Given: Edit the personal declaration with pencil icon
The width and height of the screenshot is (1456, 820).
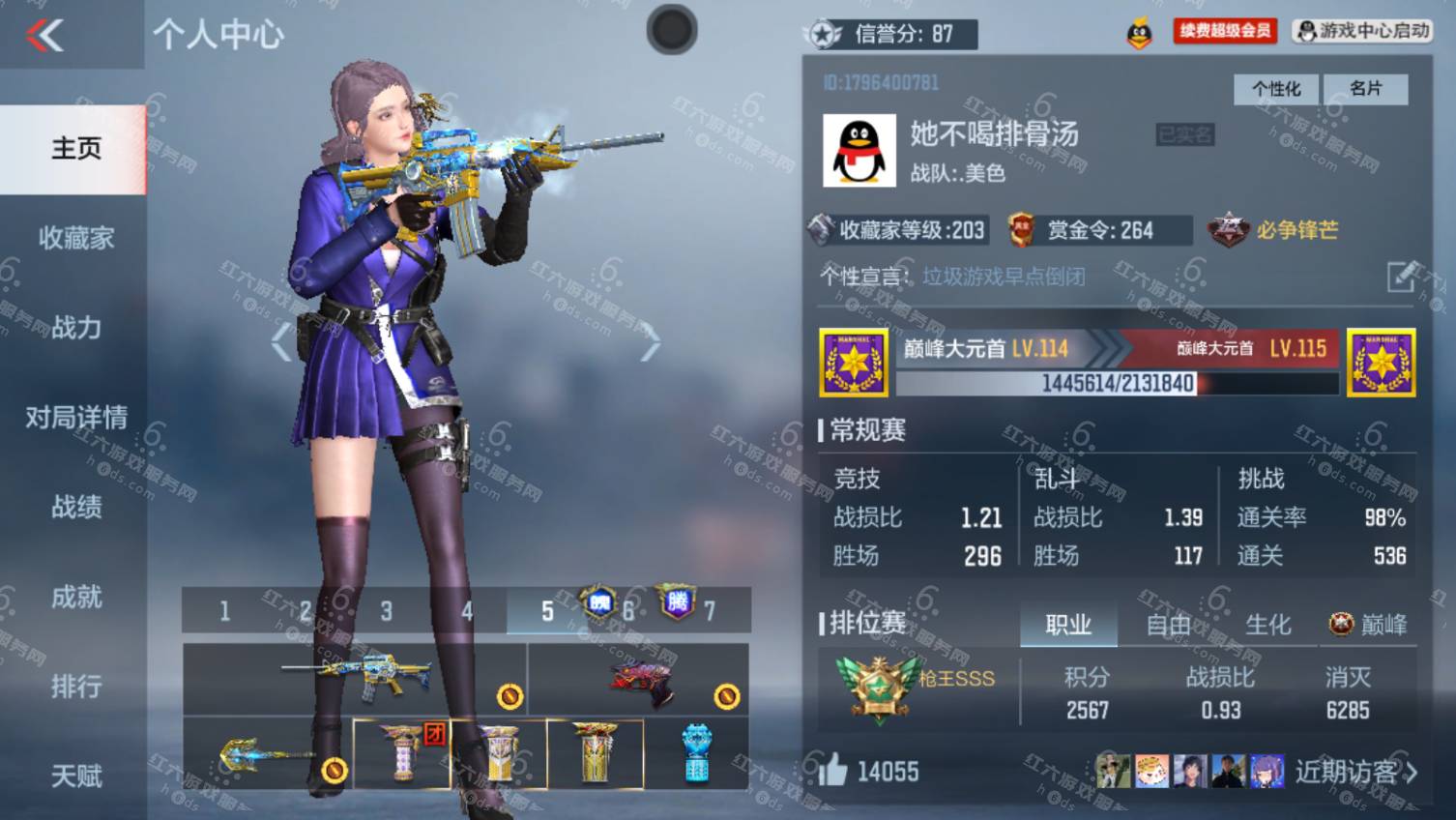Looking at the screenshot, I should (1402, 277).
